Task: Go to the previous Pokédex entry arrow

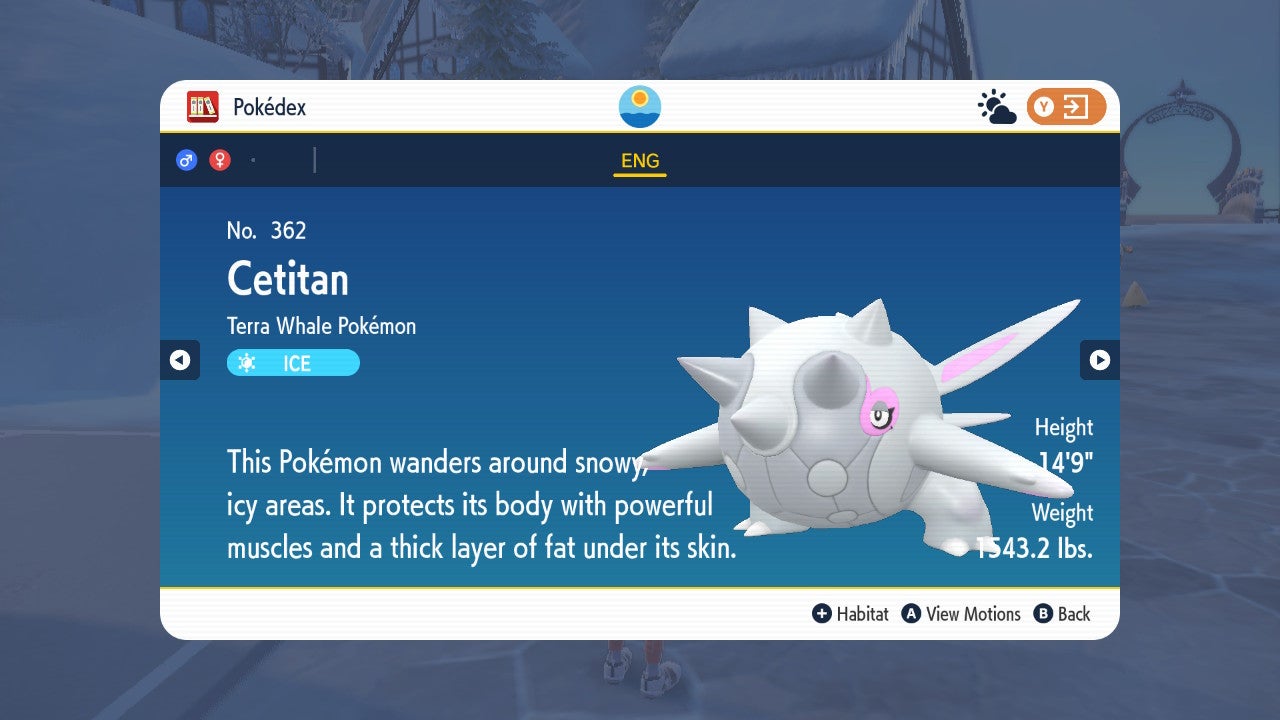Action: (x=180, y=360)
